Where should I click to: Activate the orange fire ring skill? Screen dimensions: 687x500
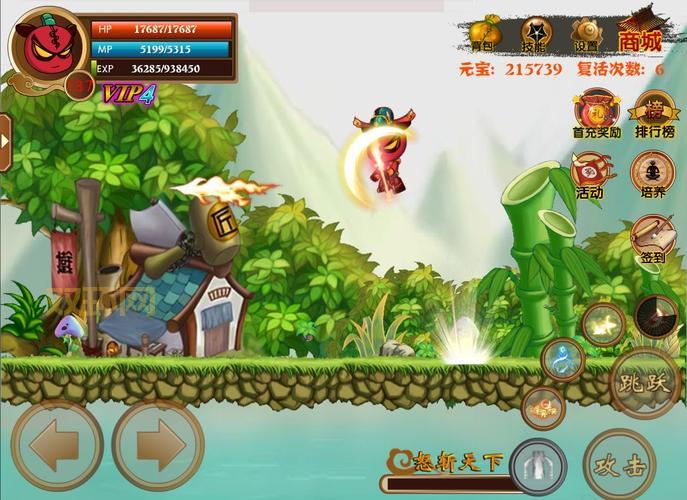pyautogui.click(x=543, y=407)
